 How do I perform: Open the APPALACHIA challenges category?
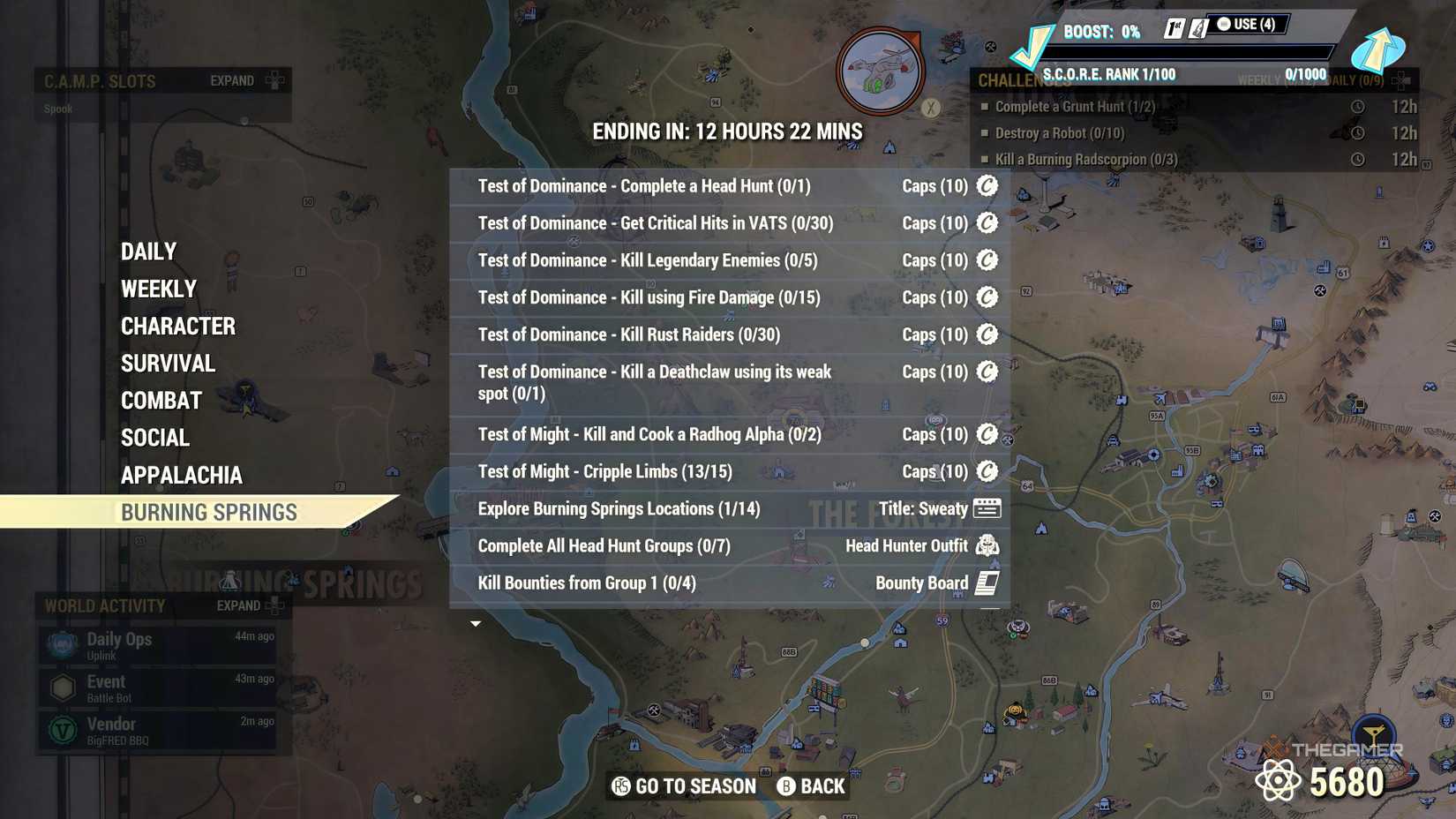pos(181,475)
